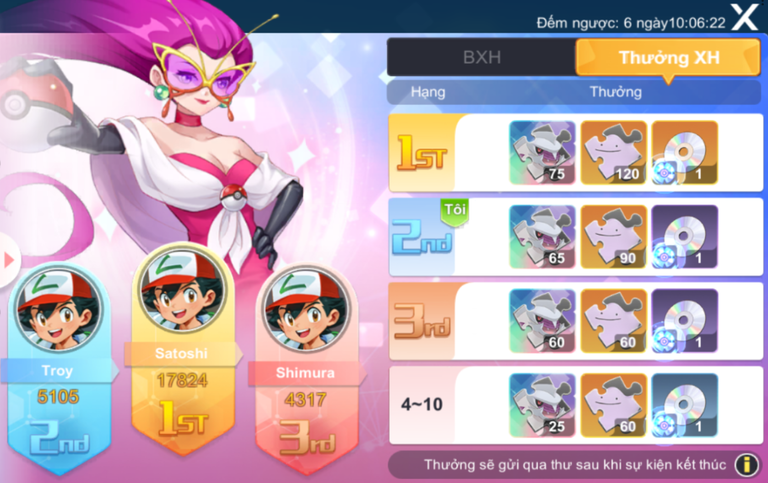Image resolution: width=768 pixels, height=483 pixels.
Task: Inspect 3rd rank purple disc reward
Action: pos(685,321)
